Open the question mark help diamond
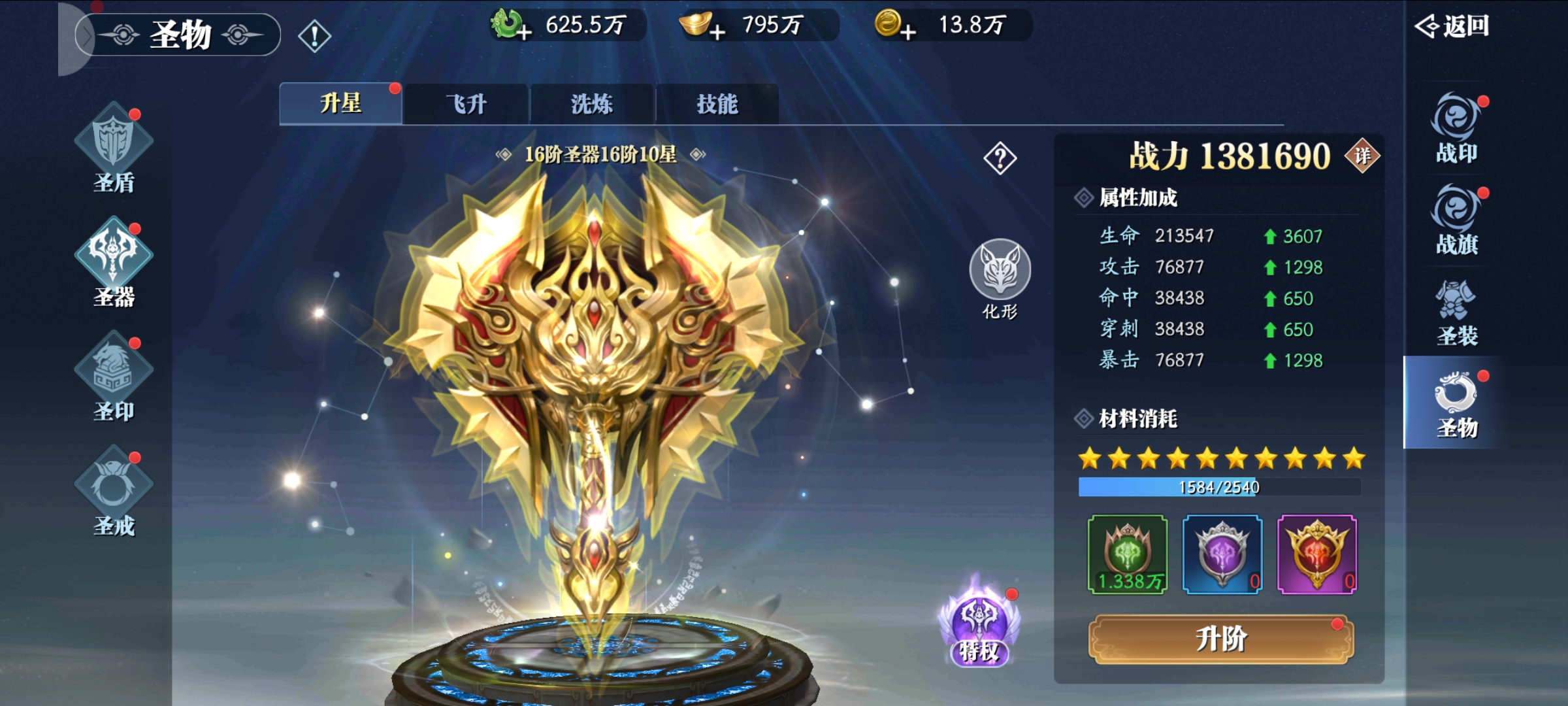Screen dimensions: 1568x706 tap(1000, 158)
